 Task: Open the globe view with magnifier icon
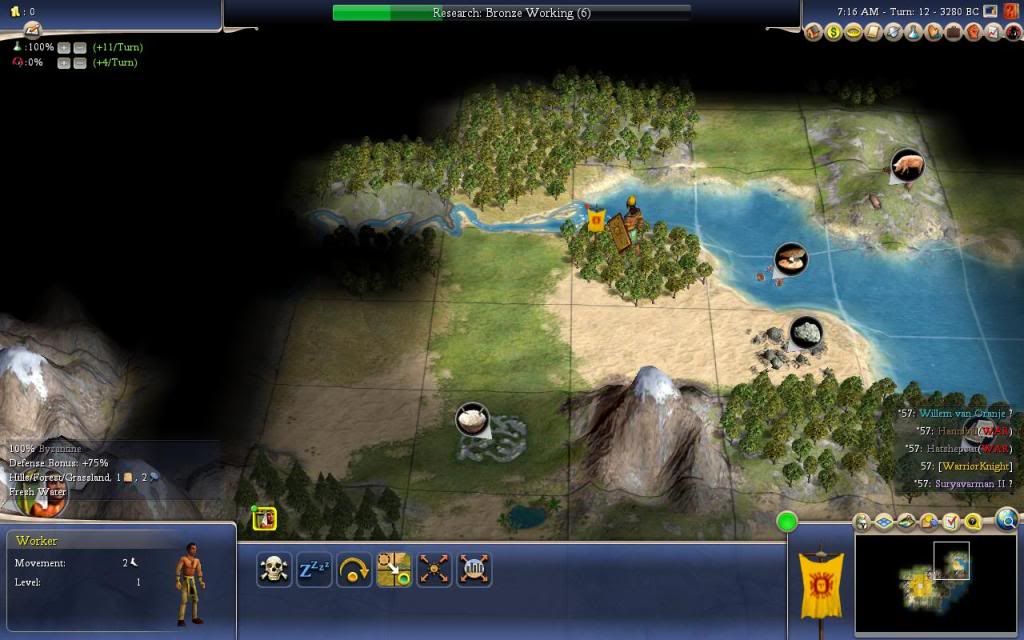[1006, 519]
